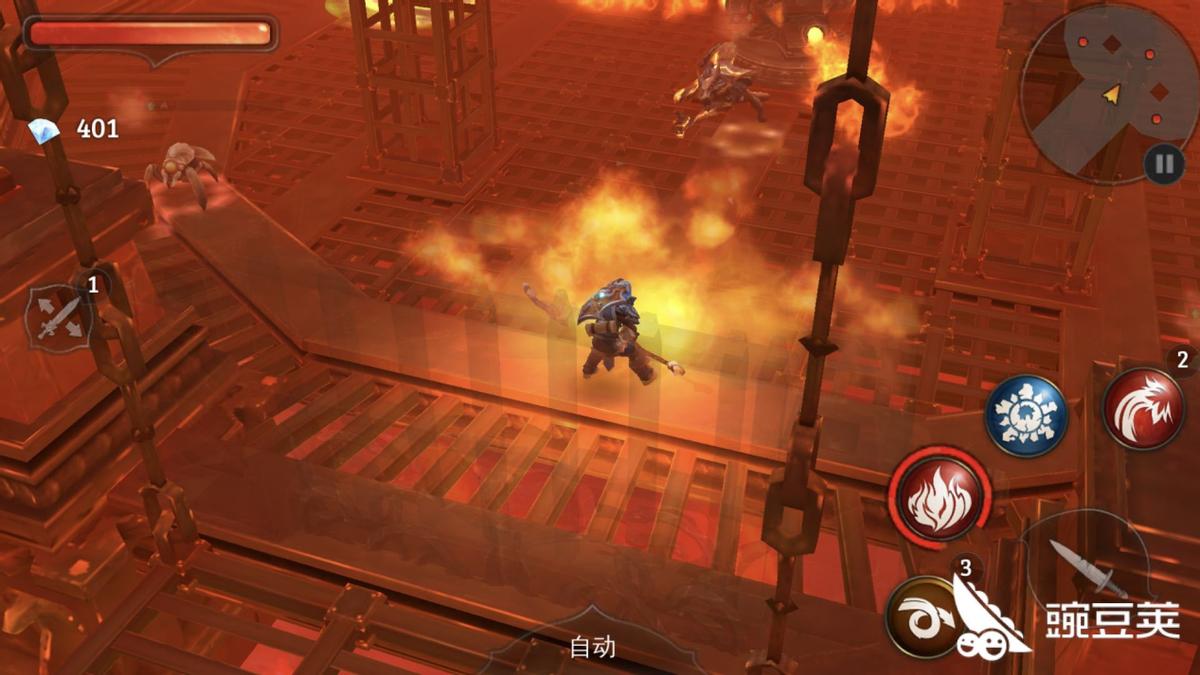Use the red phoenix wing skill

coord(1143,408)
